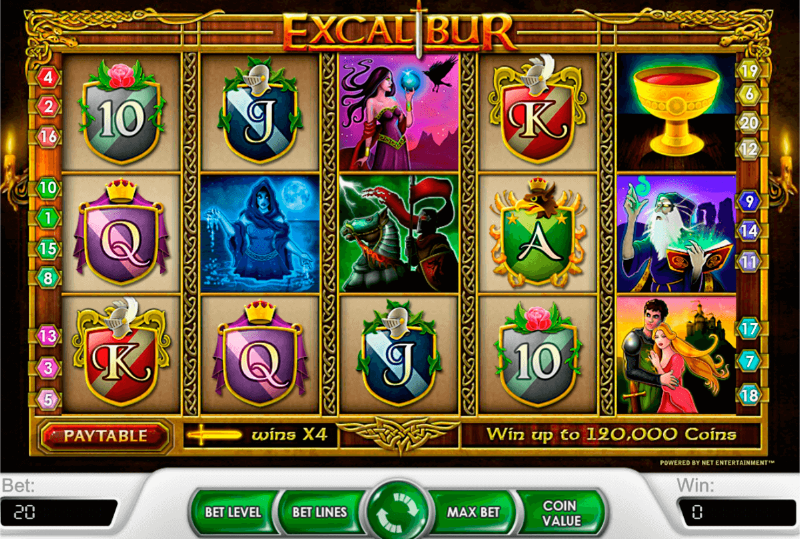800x539 pixels.
Task: Select payline marker number 18
Action: click(x=749, y=393)
